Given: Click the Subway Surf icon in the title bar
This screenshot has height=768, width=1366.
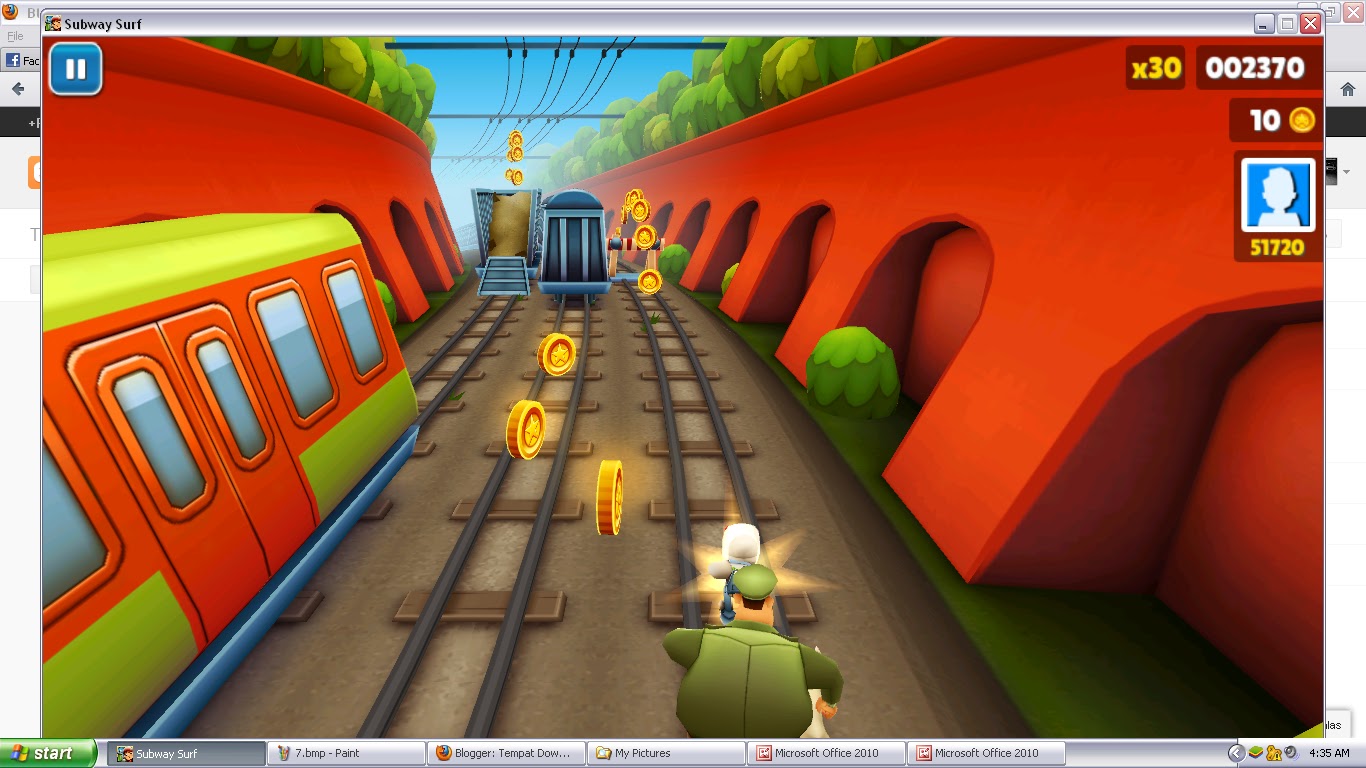Looking at the screenshot, I should tap(52, 23).
